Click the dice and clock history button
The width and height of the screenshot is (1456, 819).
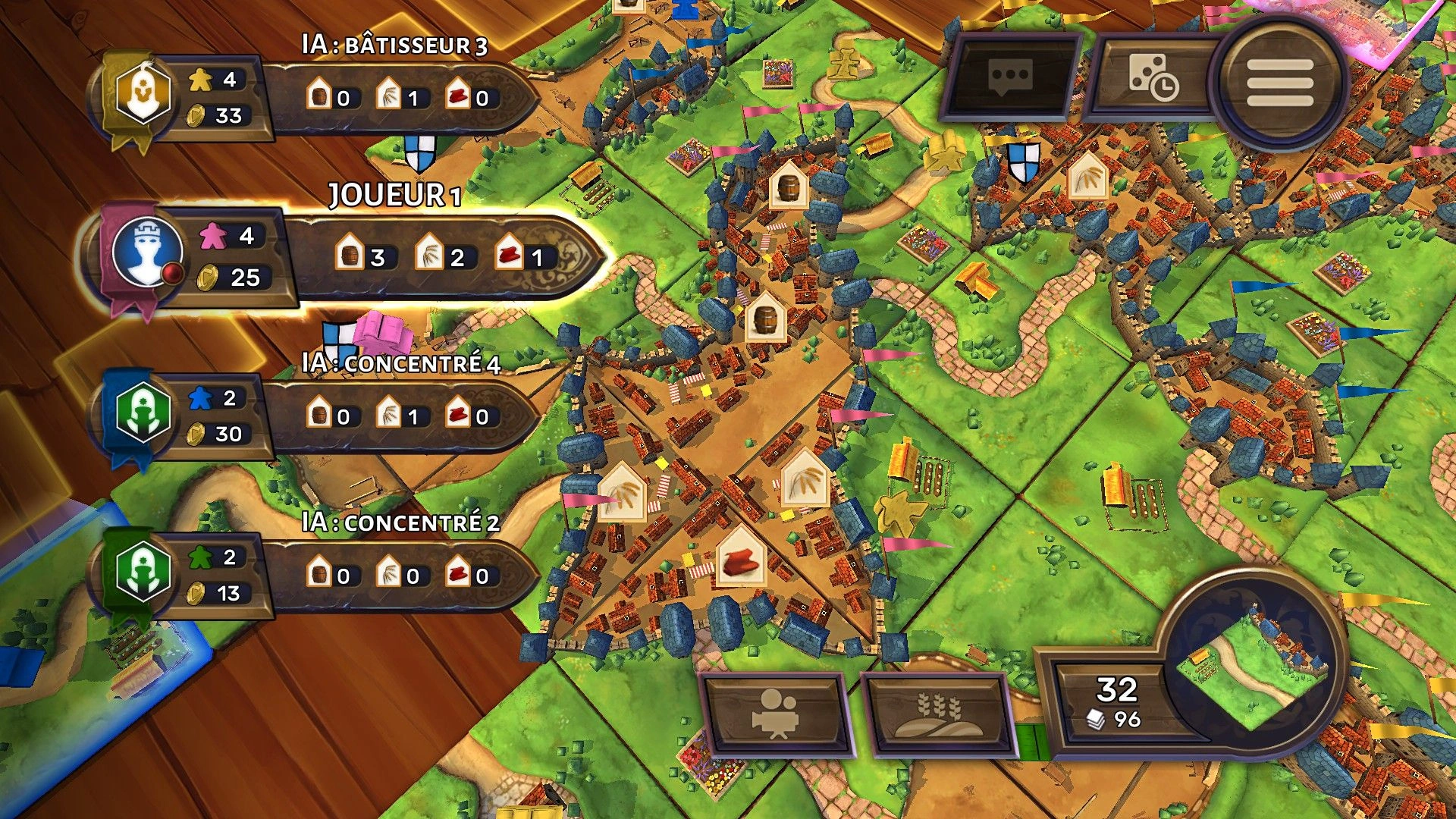1153,77
